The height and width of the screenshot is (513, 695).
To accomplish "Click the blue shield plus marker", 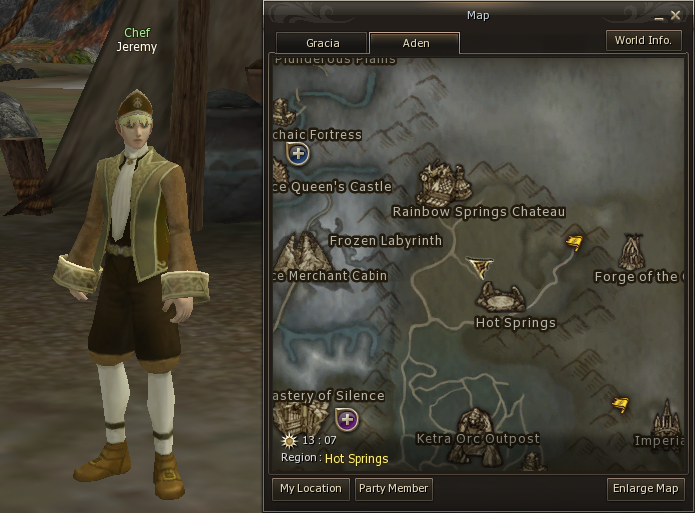I will 298,154.
